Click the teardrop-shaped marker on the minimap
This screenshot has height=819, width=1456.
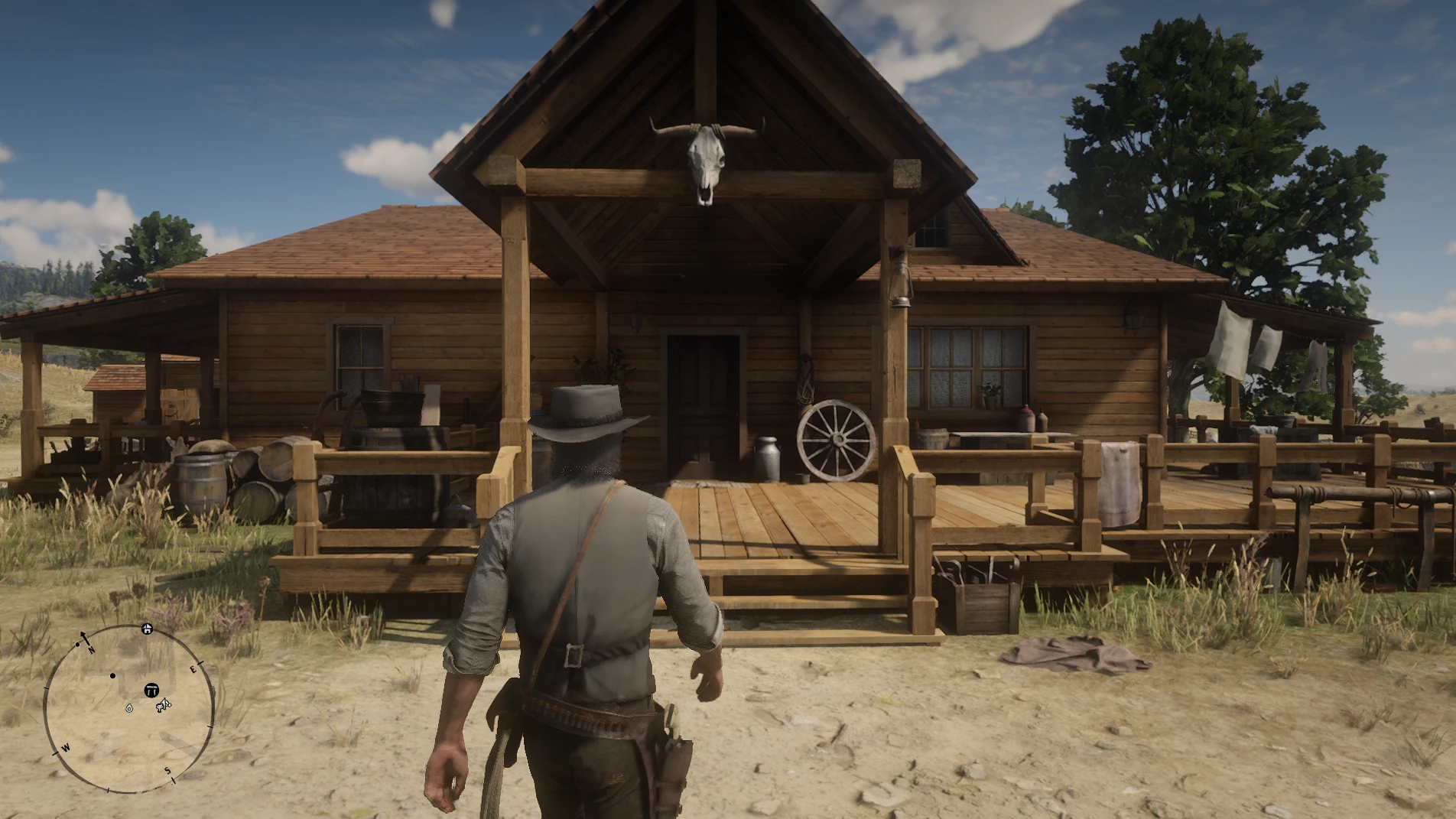129,709
